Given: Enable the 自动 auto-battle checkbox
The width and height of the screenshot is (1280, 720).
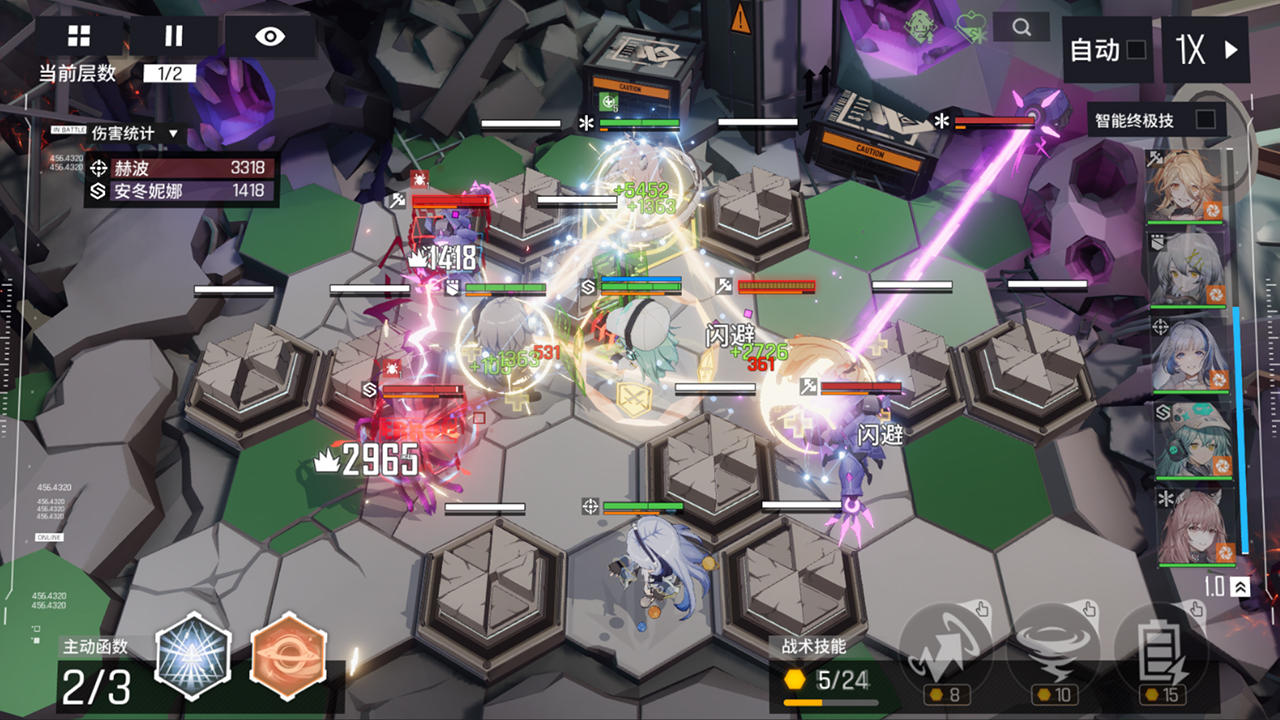Looking at the screenshot, I should [1136, 50].
